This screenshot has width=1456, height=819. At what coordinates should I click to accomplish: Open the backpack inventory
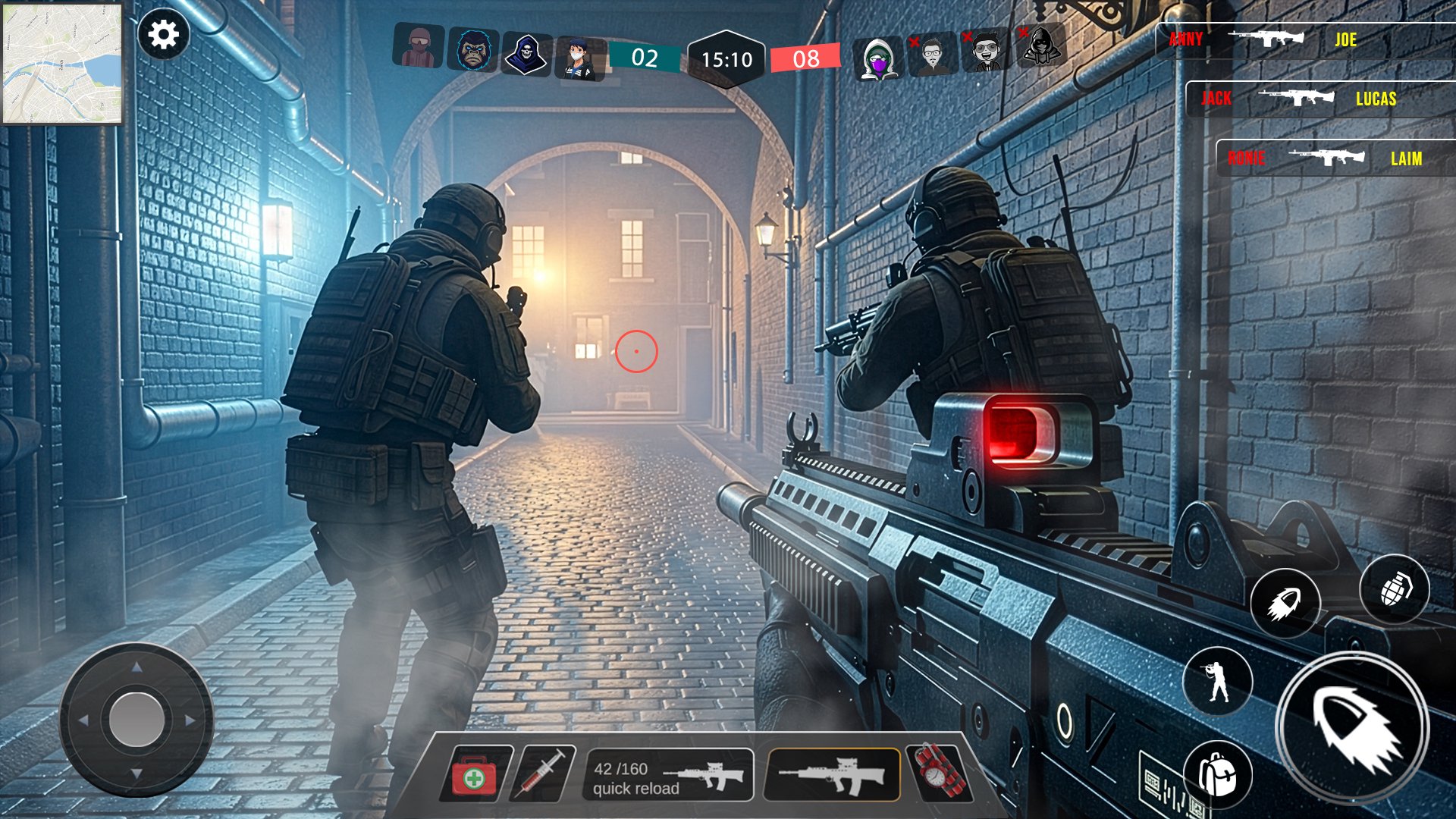(x=1217, y=774)
